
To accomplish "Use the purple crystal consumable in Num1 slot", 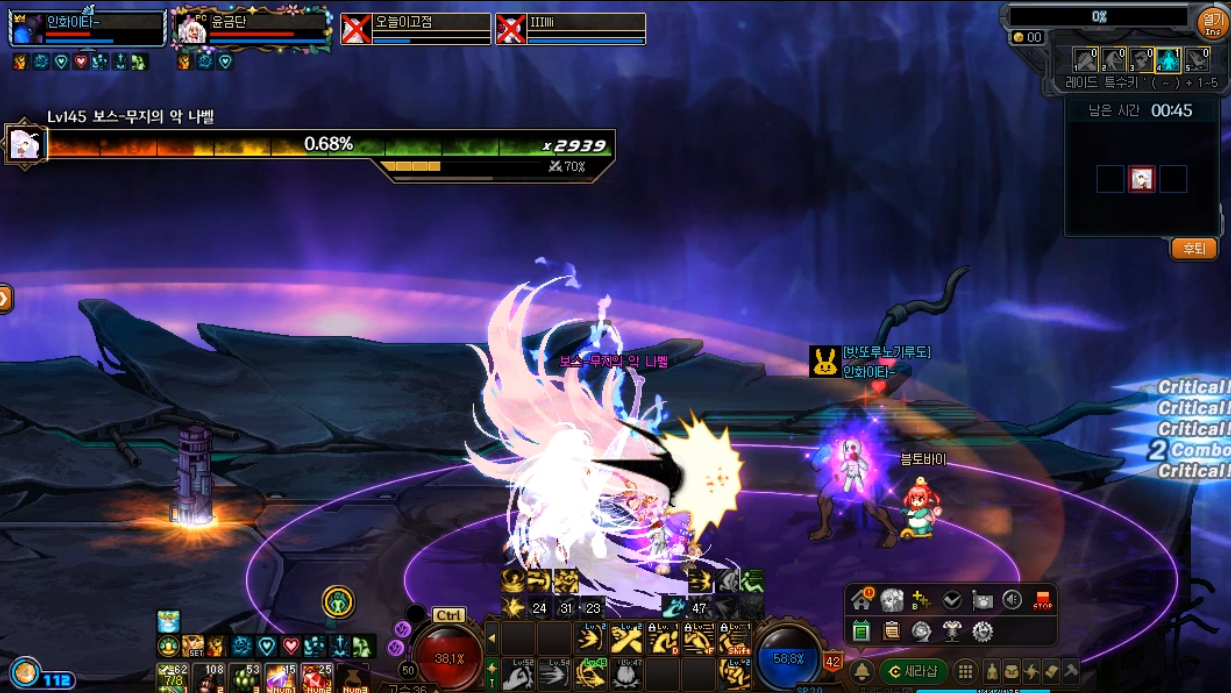I will (280, 677).
